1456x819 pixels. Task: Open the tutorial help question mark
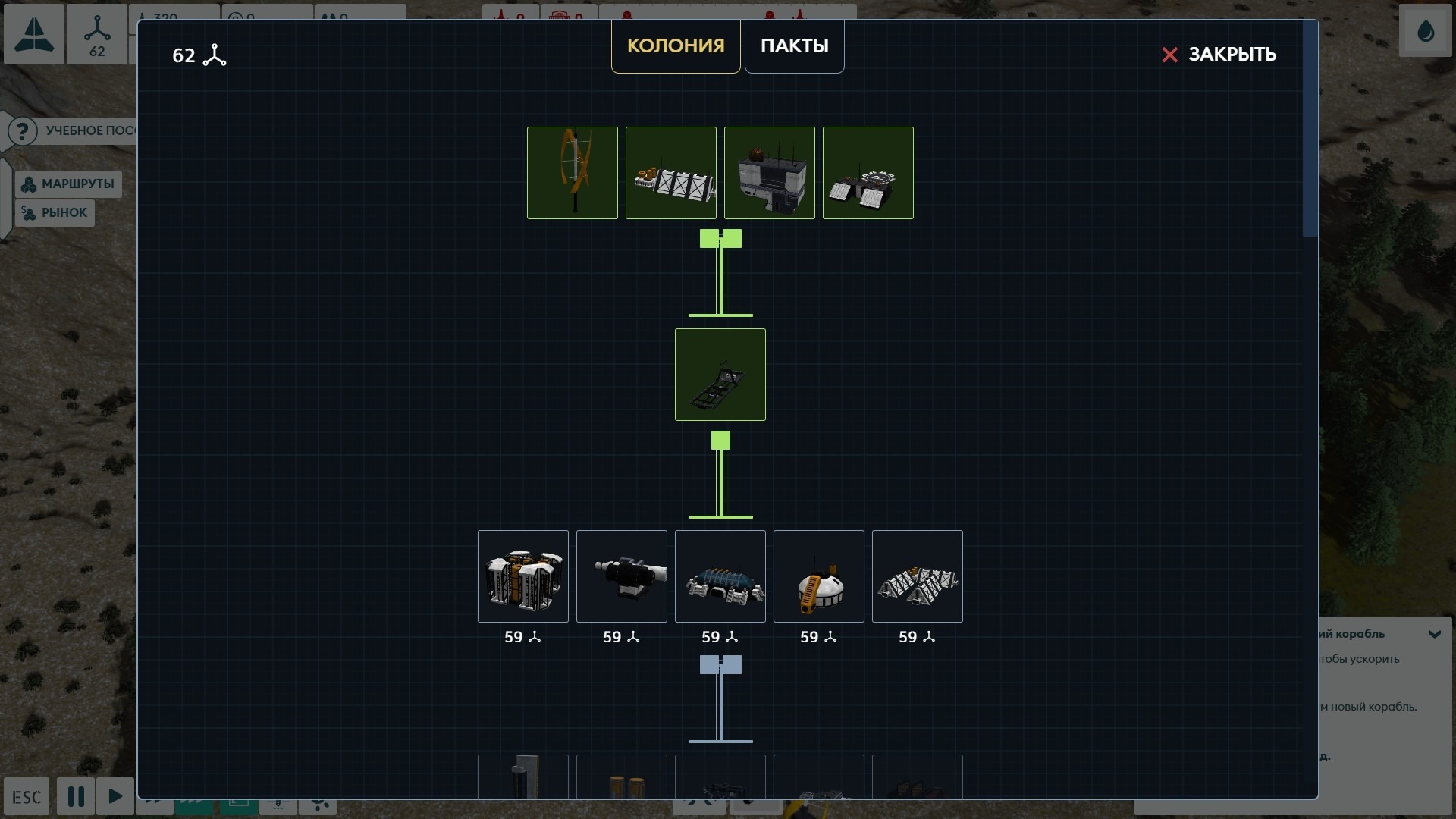[x=23, y=131]
